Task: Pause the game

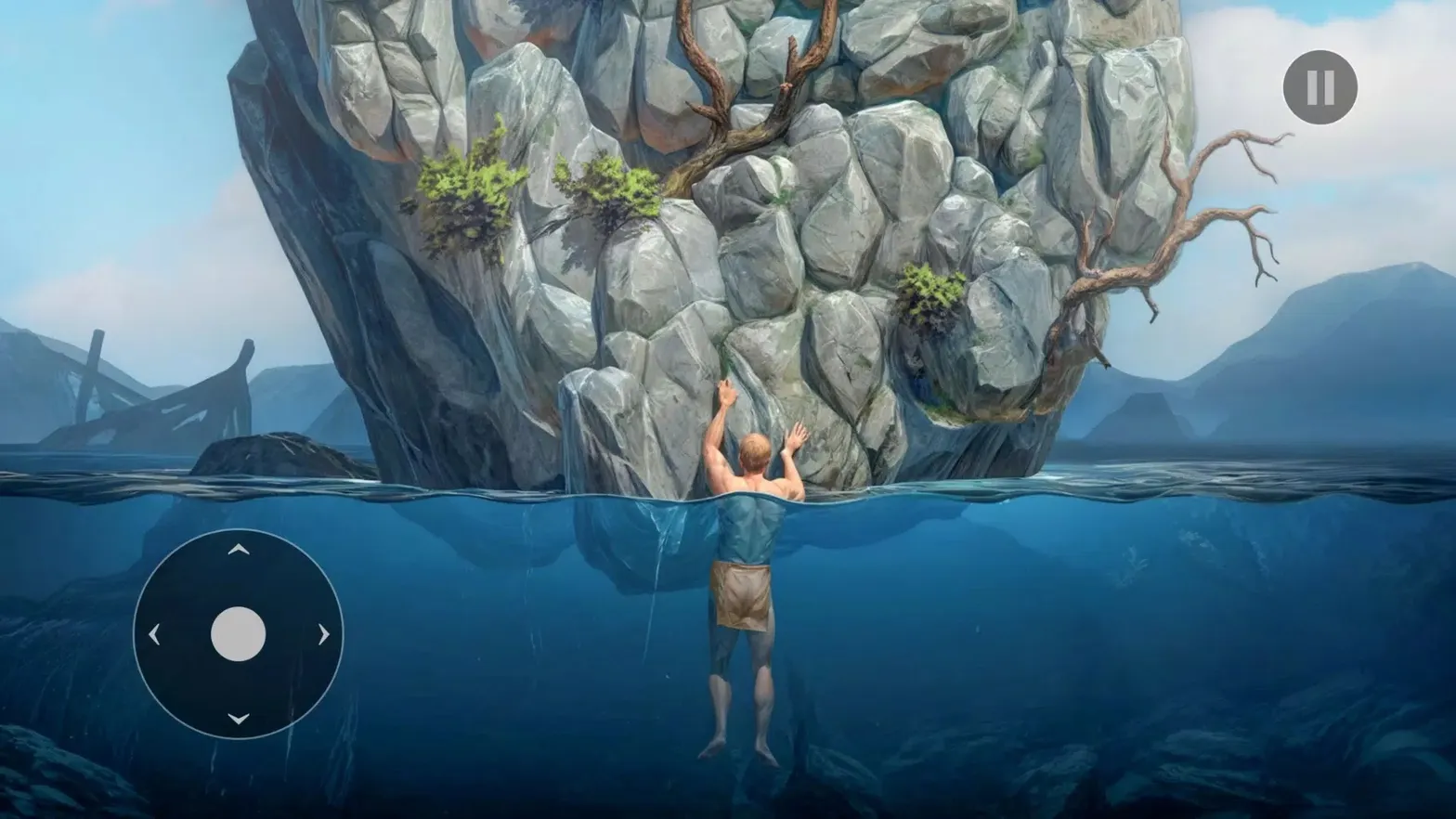Action: pyautogui.click(x=1318, y=86)
